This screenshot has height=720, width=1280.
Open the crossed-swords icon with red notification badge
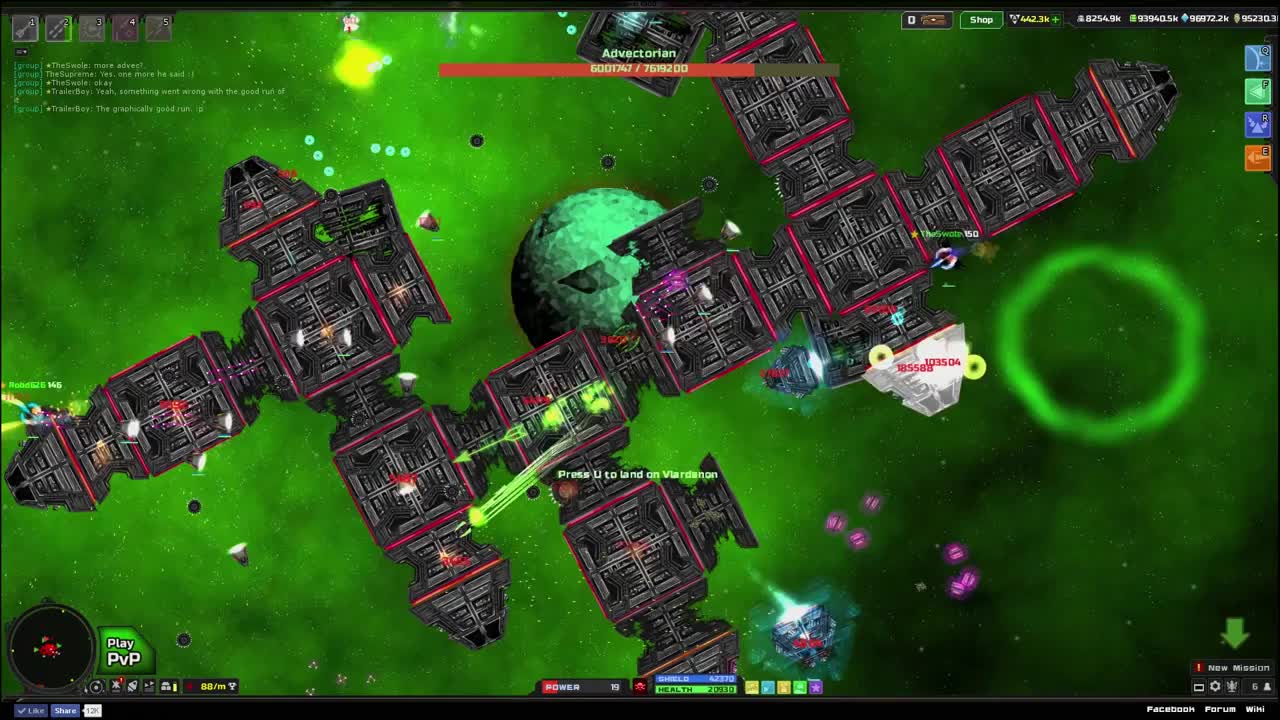pos(115,687)
